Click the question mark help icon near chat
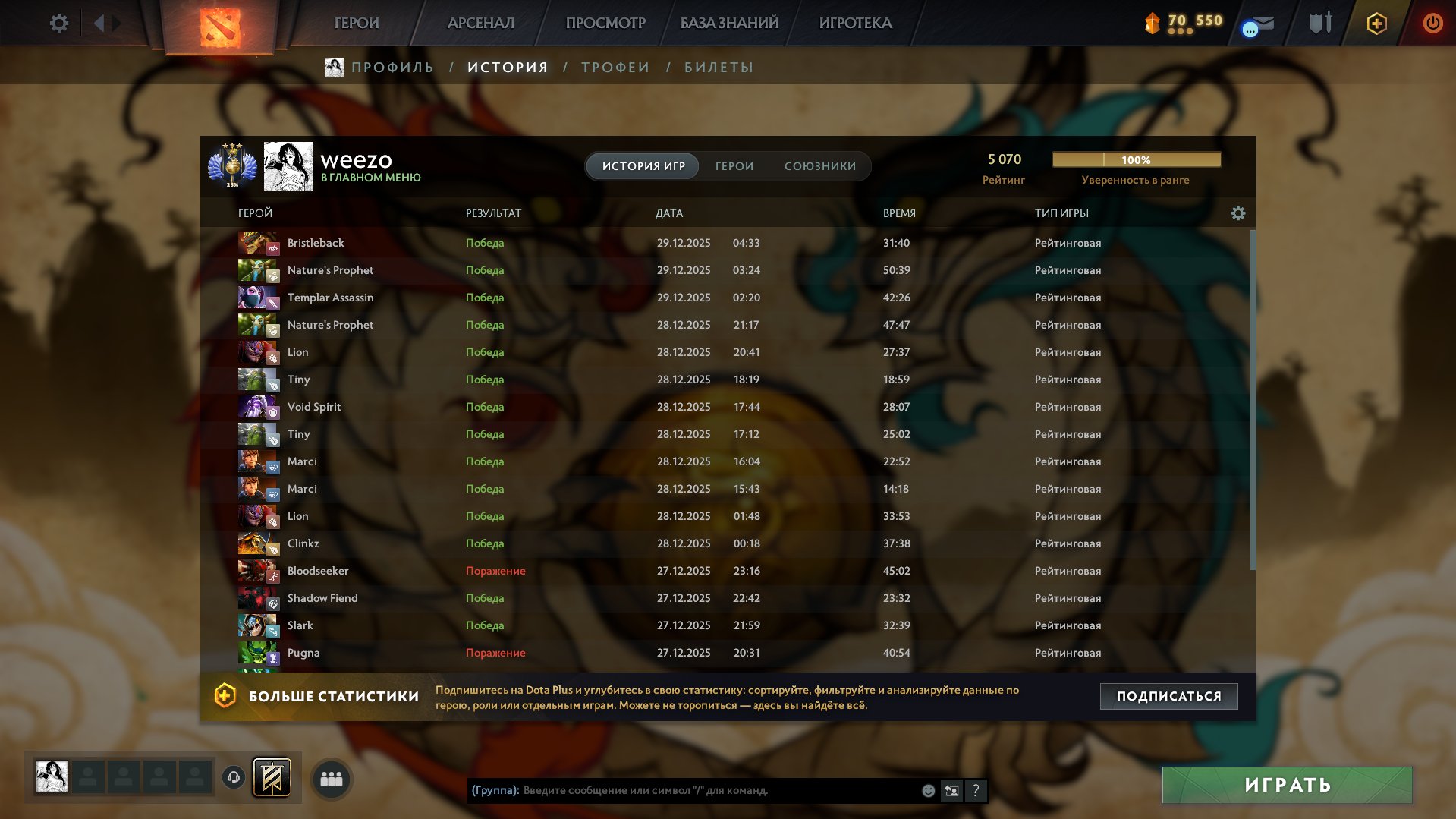1456x819 pixels. click(976, 790)
